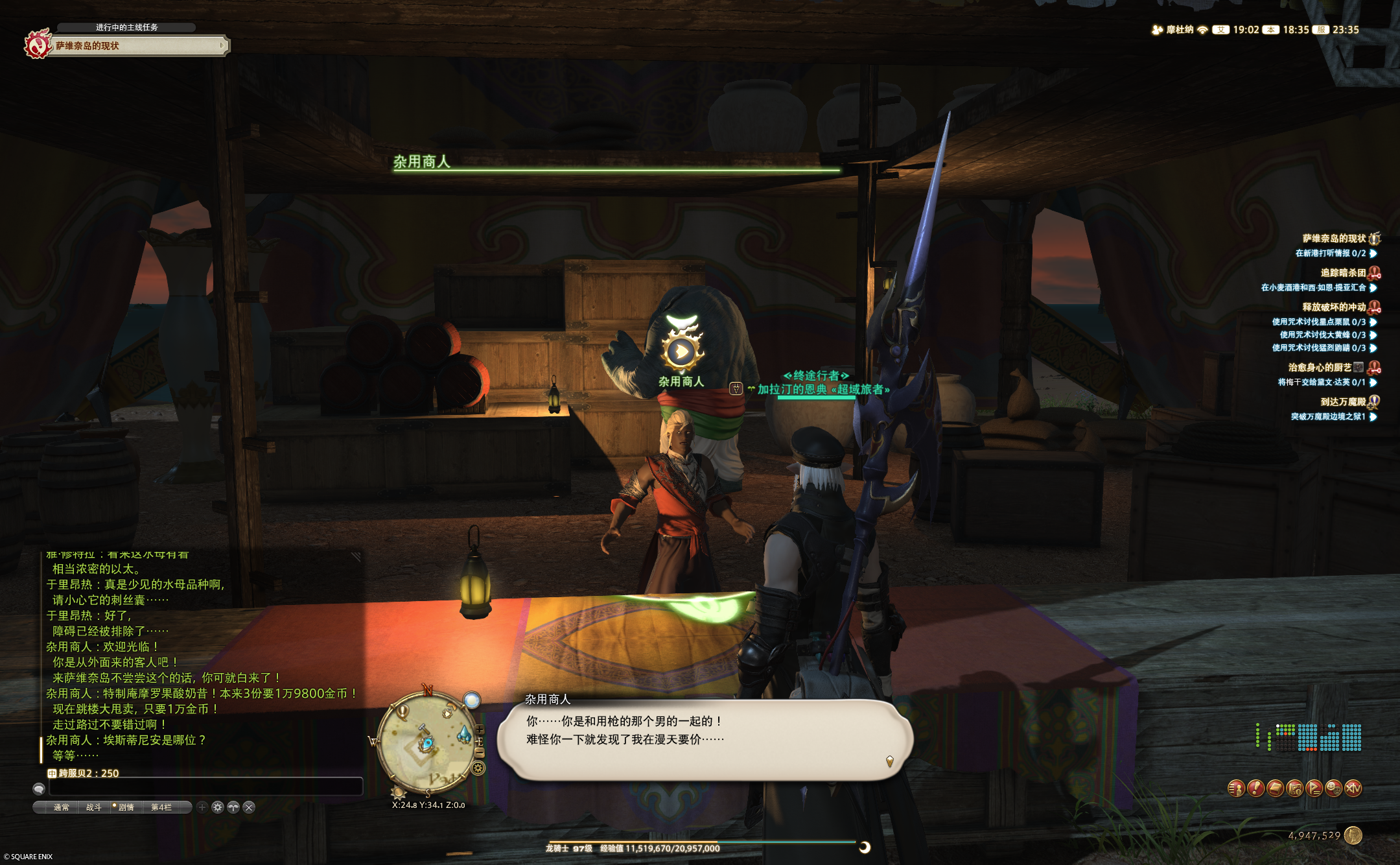Screen dimensions: 1400x865
Task: Select the 到达万魔殿 quest in the tracker
Action: click(1343, 402)
